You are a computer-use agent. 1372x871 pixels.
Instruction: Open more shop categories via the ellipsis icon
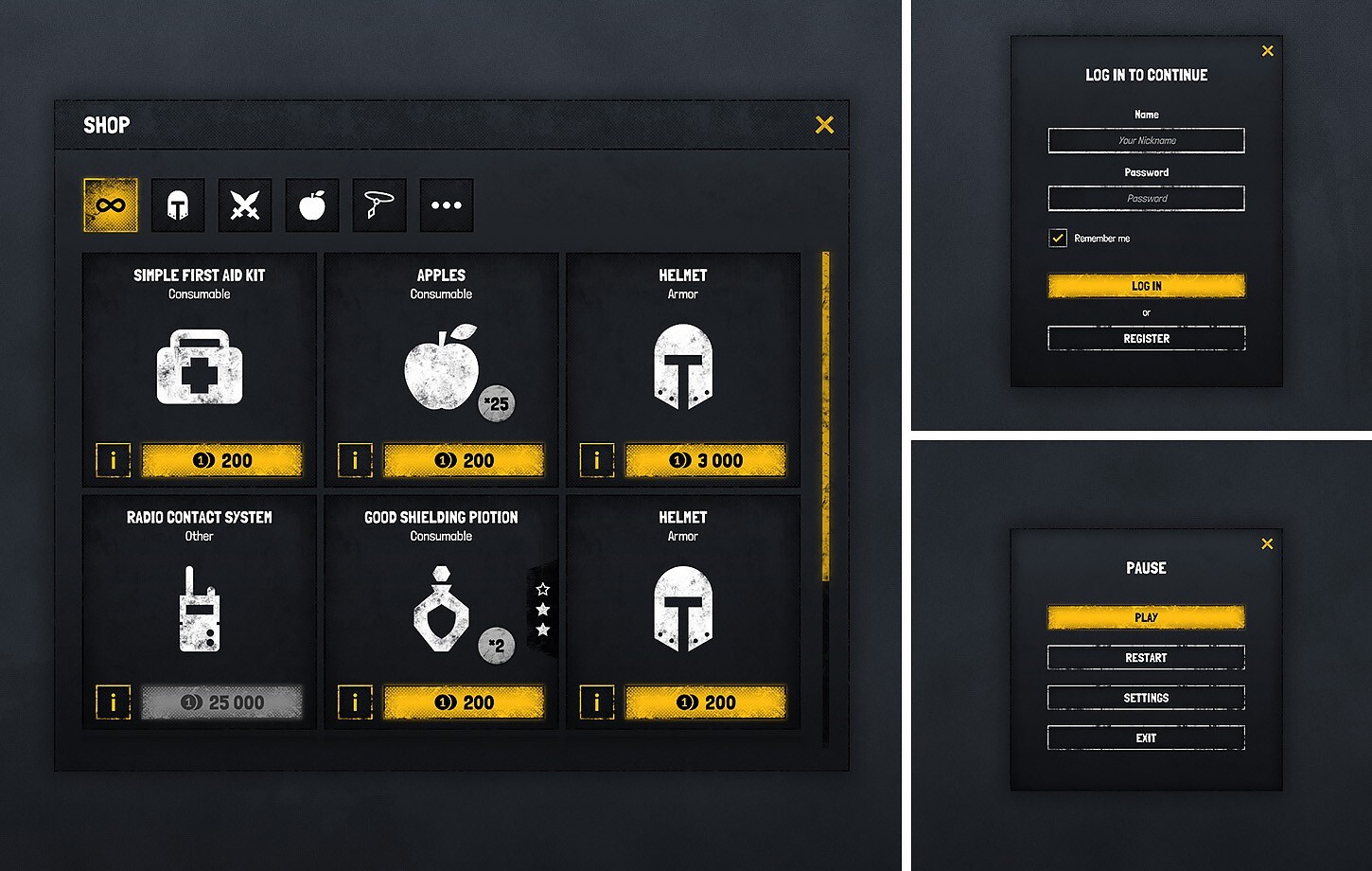[x=446, y=204]
